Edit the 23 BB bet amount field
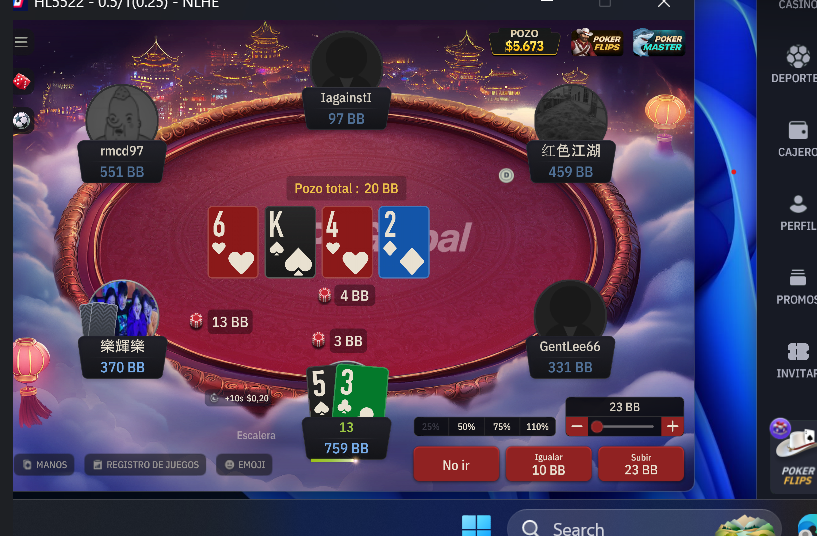The image size is (817, 536). click(624, 407)
